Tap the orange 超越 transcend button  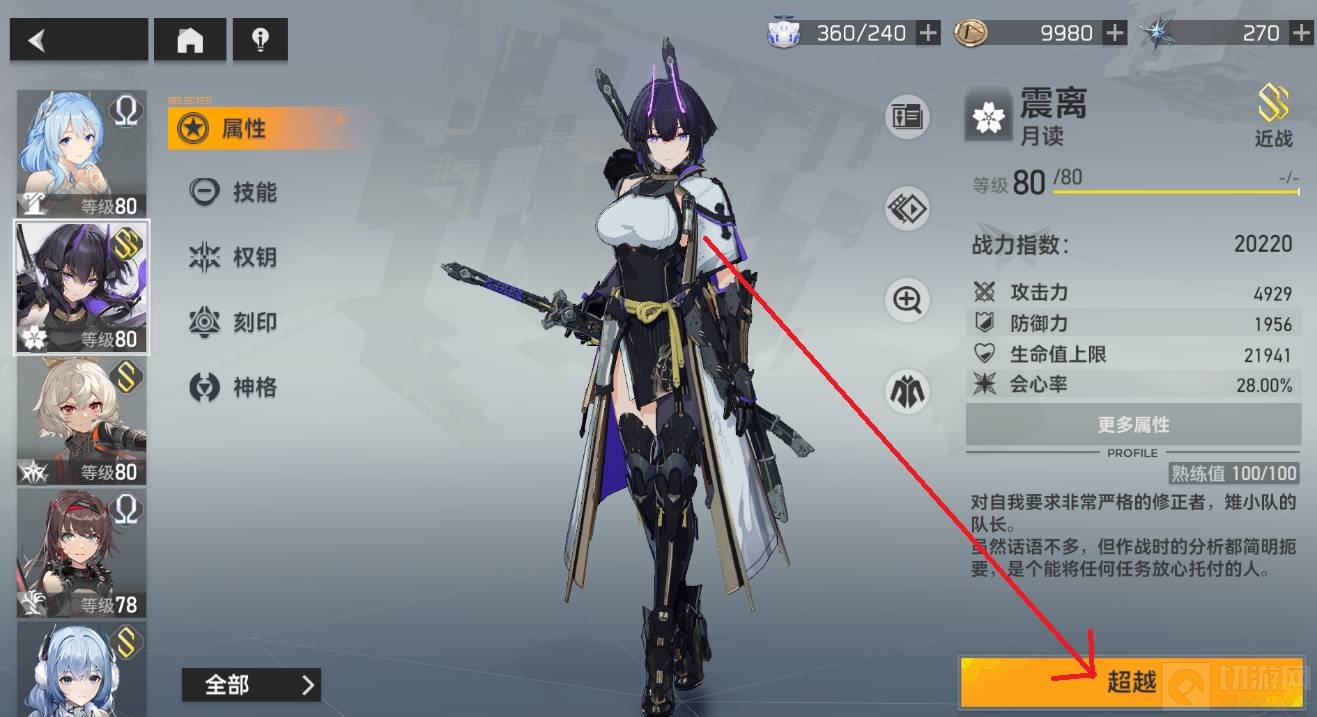[x=1133, y=683]
